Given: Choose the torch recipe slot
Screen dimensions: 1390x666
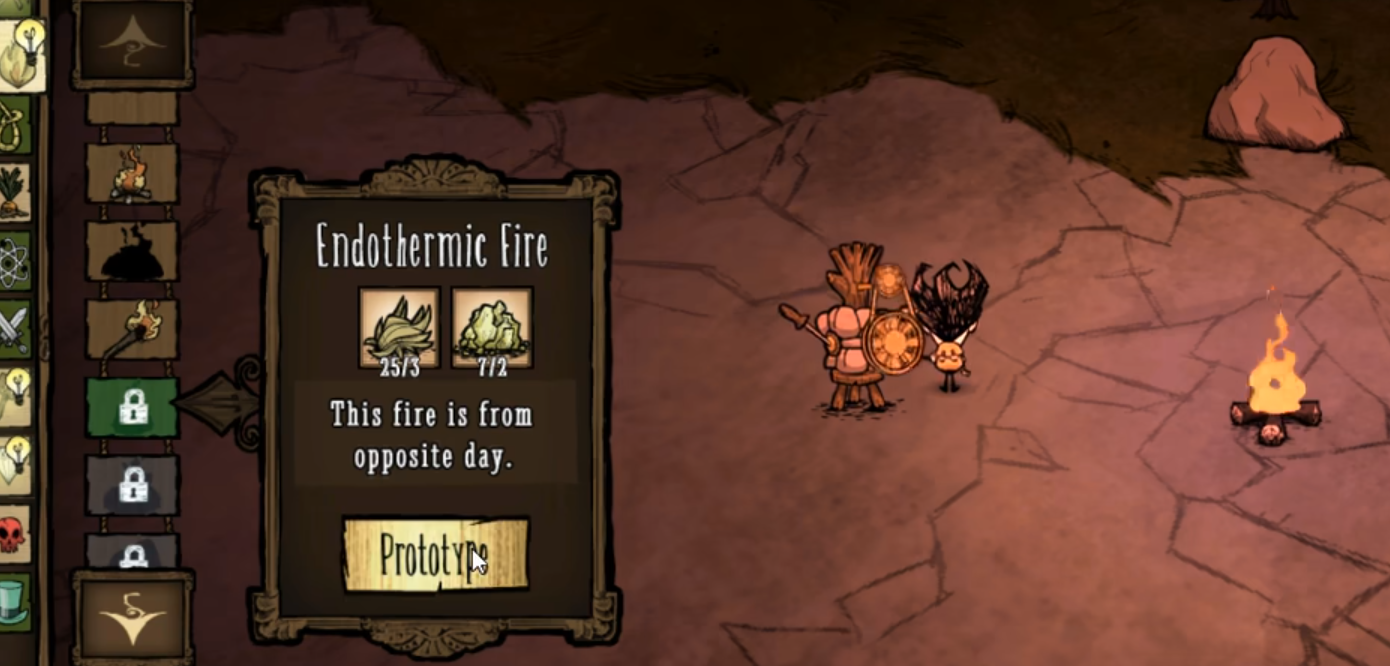Looking at the screenshot, I should pyautogui.click(x=132, y=329).
